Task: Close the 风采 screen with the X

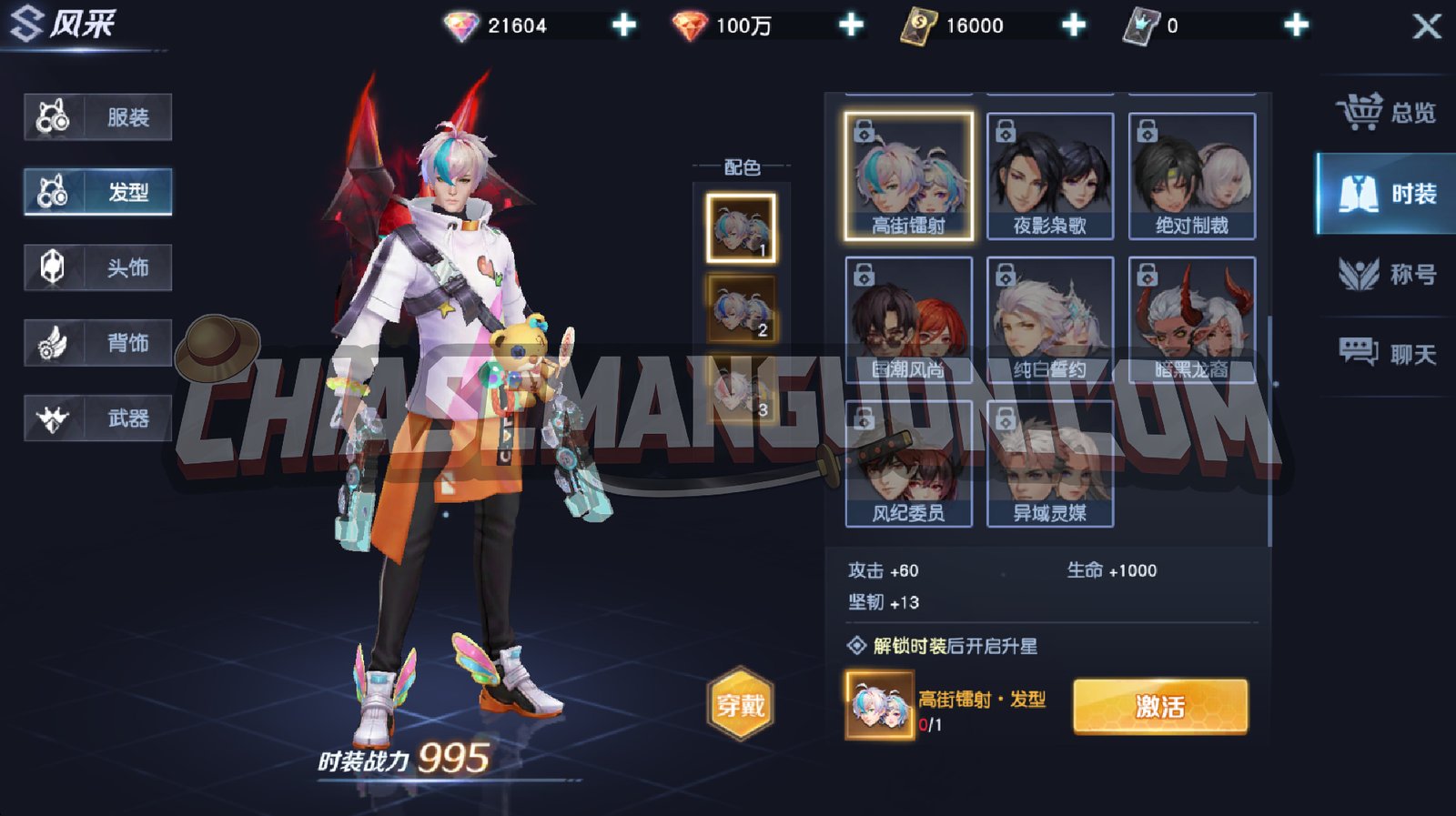Action: point(1426,25)
